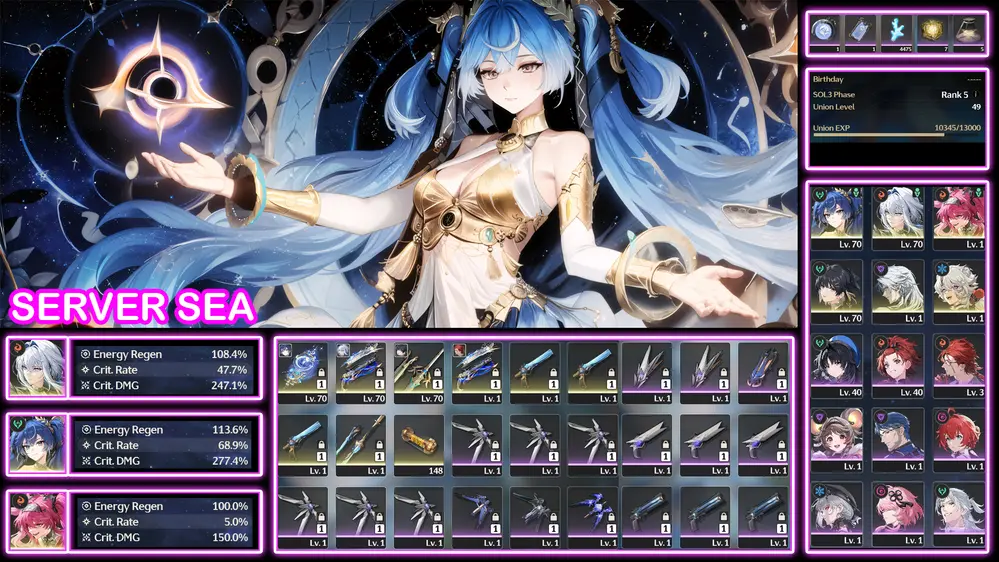The width and height of the screenshot is (999, 562).
Task: Choose the black-haired Lv. 70 character tile
Action: 836,287
